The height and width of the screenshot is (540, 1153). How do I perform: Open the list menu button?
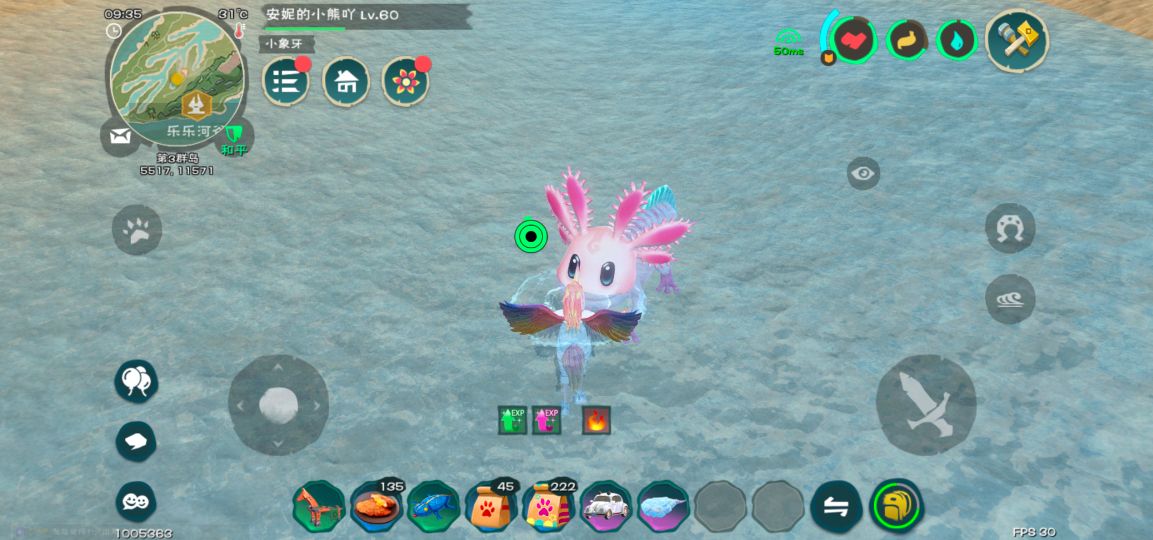tap(285, 81)
